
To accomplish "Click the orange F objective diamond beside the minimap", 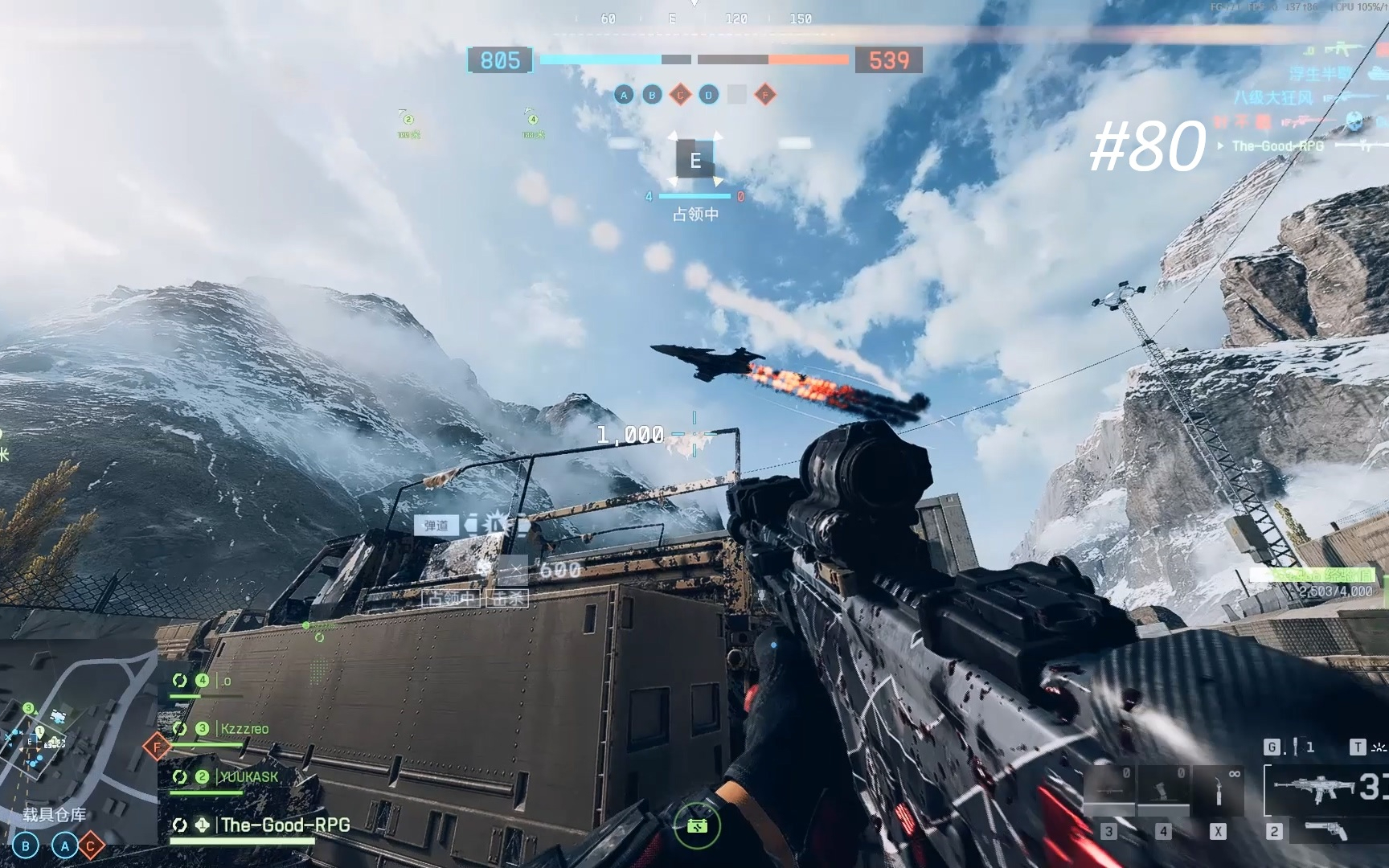I will click(x=157, y=747).
